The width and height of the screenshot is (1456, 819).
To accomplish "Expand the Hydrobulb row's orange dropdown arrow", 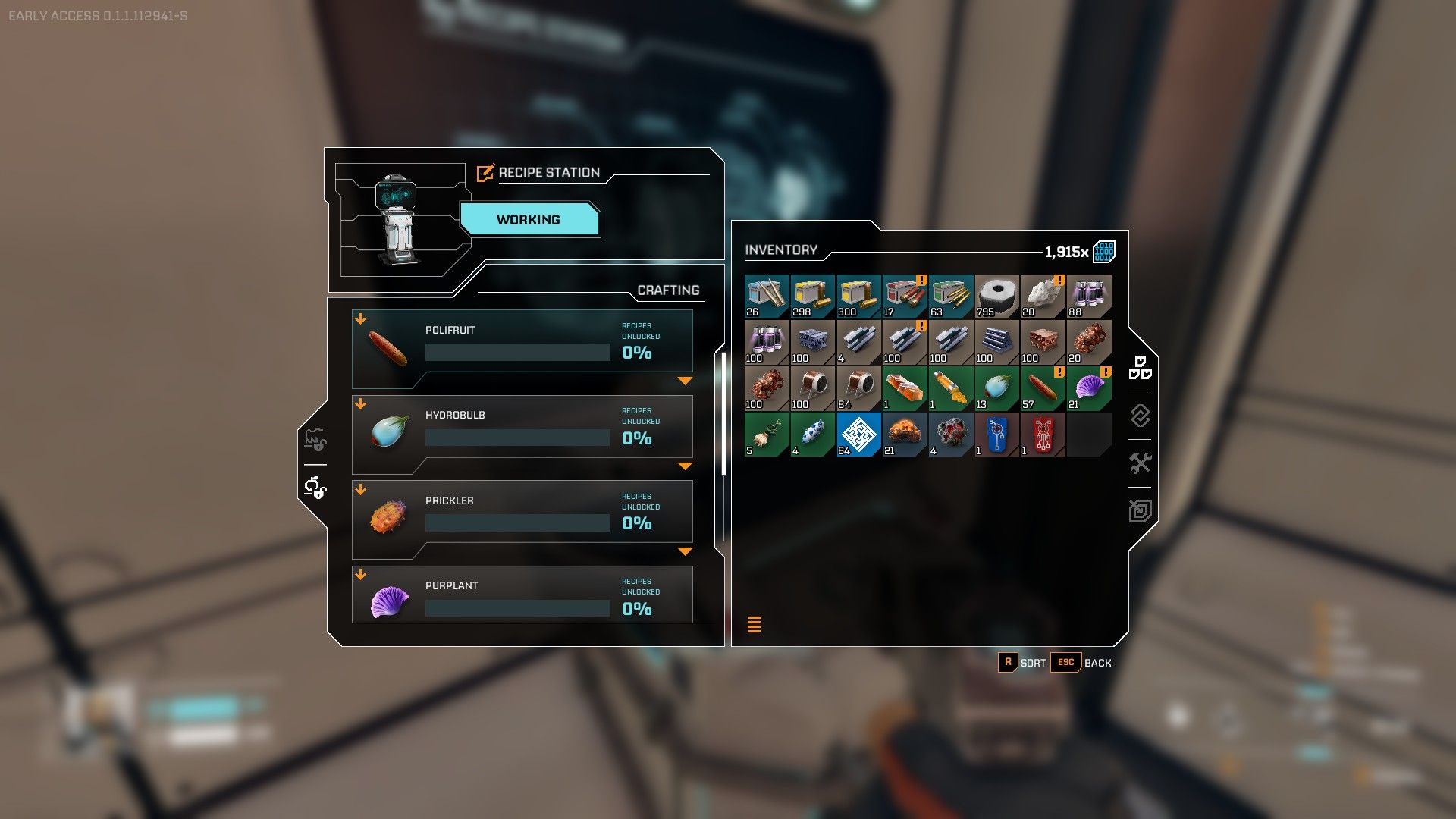I will pos(685,466).
